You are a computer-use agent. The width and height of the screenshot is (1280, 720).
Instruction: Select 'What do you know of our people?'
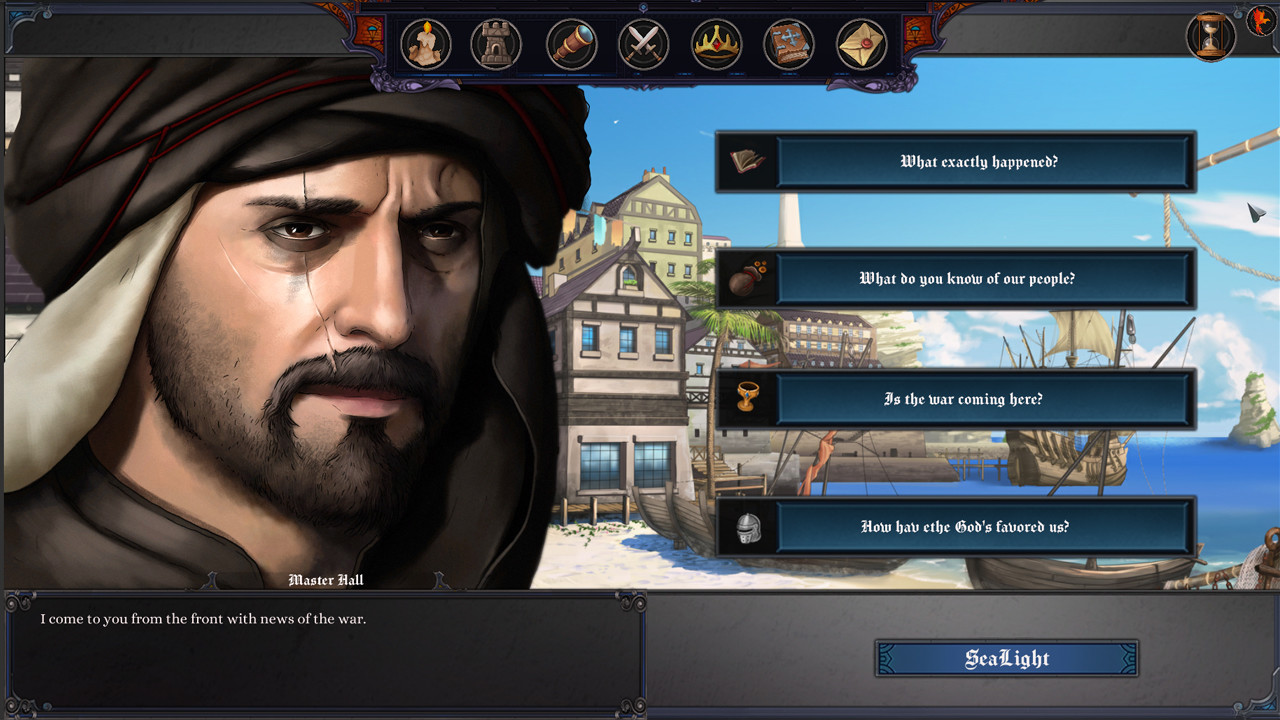(x=985, y=279)
